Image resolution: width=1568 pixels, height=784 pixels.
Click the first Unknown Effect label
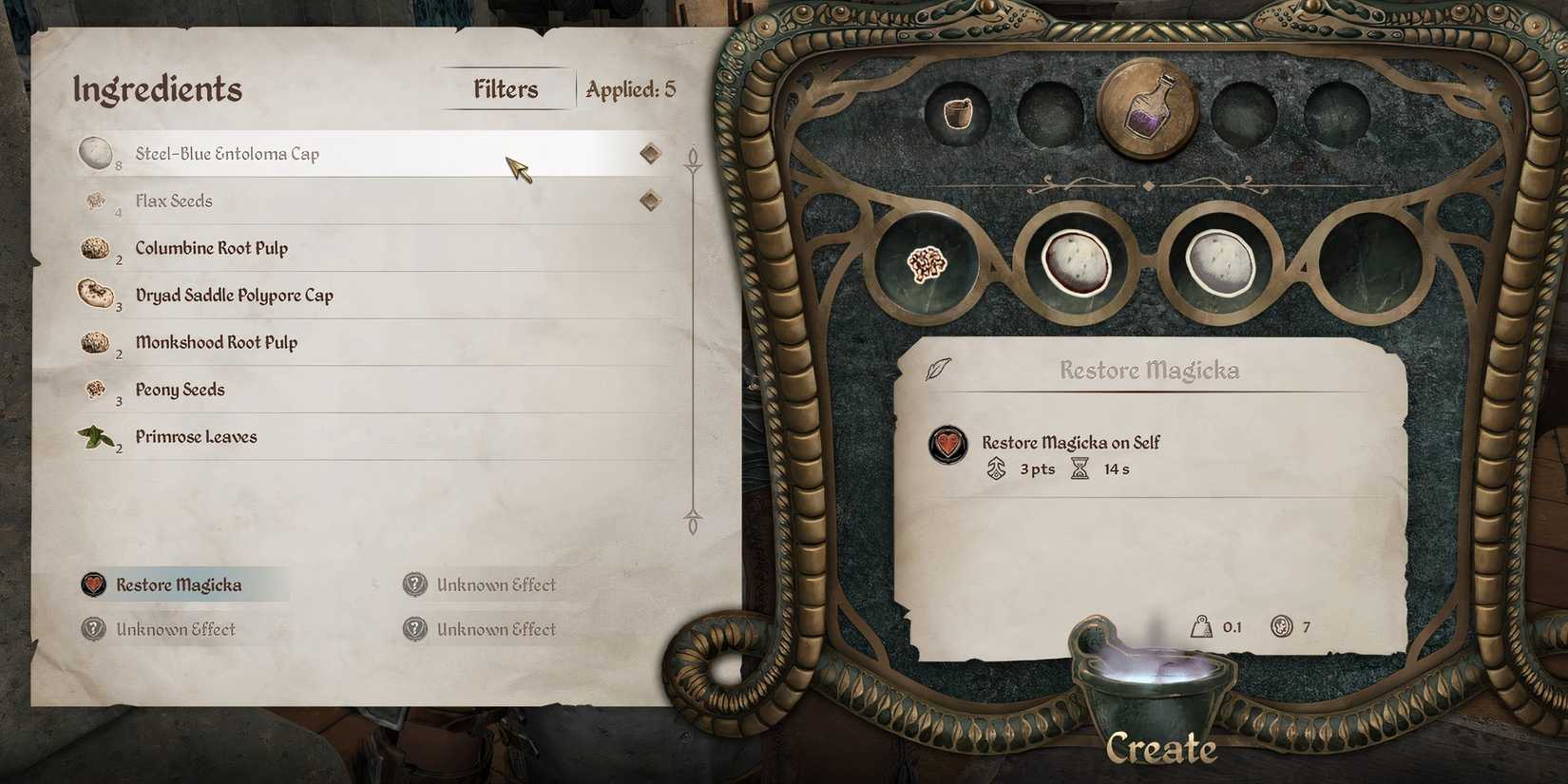[495, 584]
